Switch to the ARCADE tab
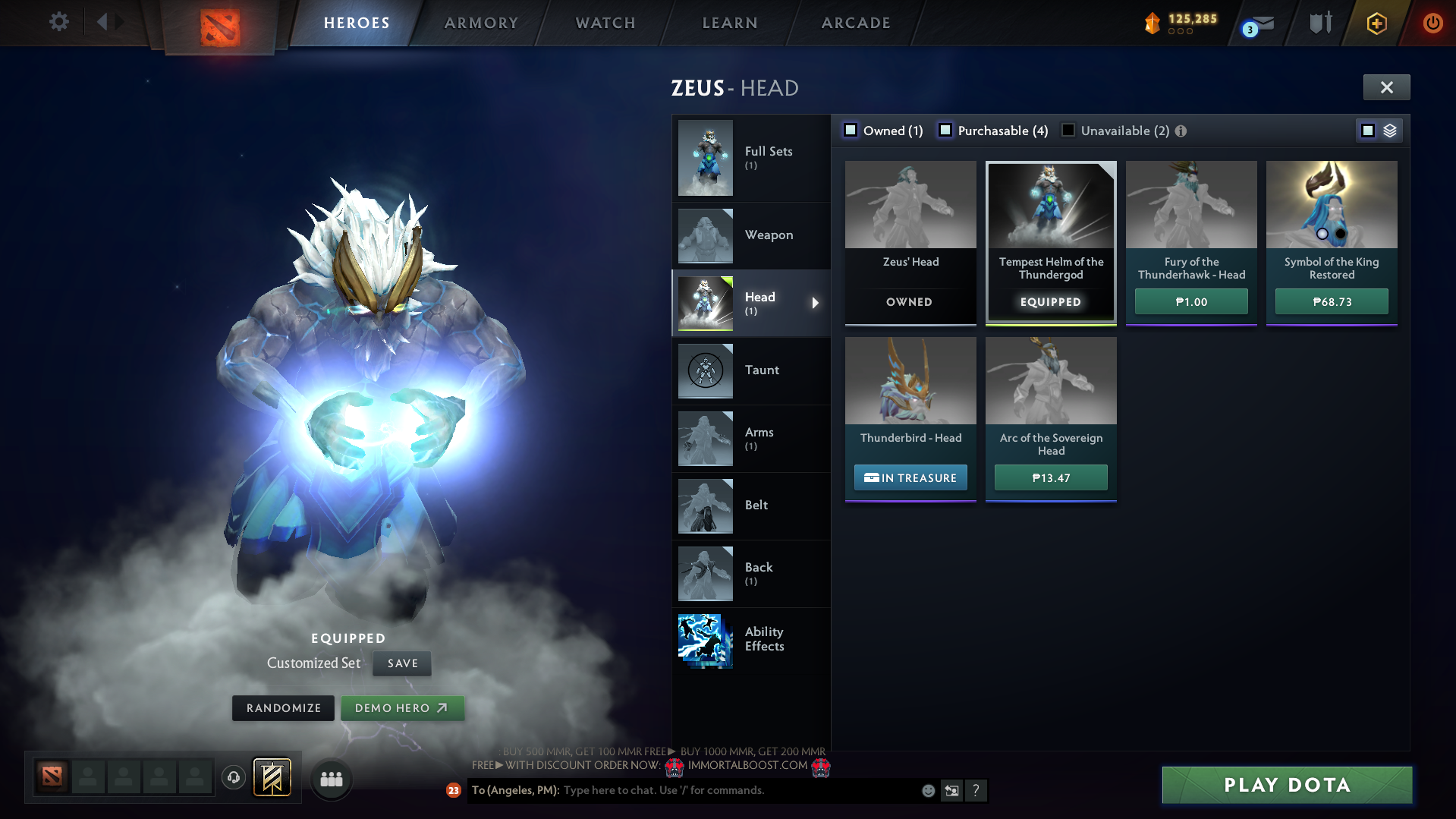Image resolution: width=1456 pixels, height=819 pixels. 855,23
